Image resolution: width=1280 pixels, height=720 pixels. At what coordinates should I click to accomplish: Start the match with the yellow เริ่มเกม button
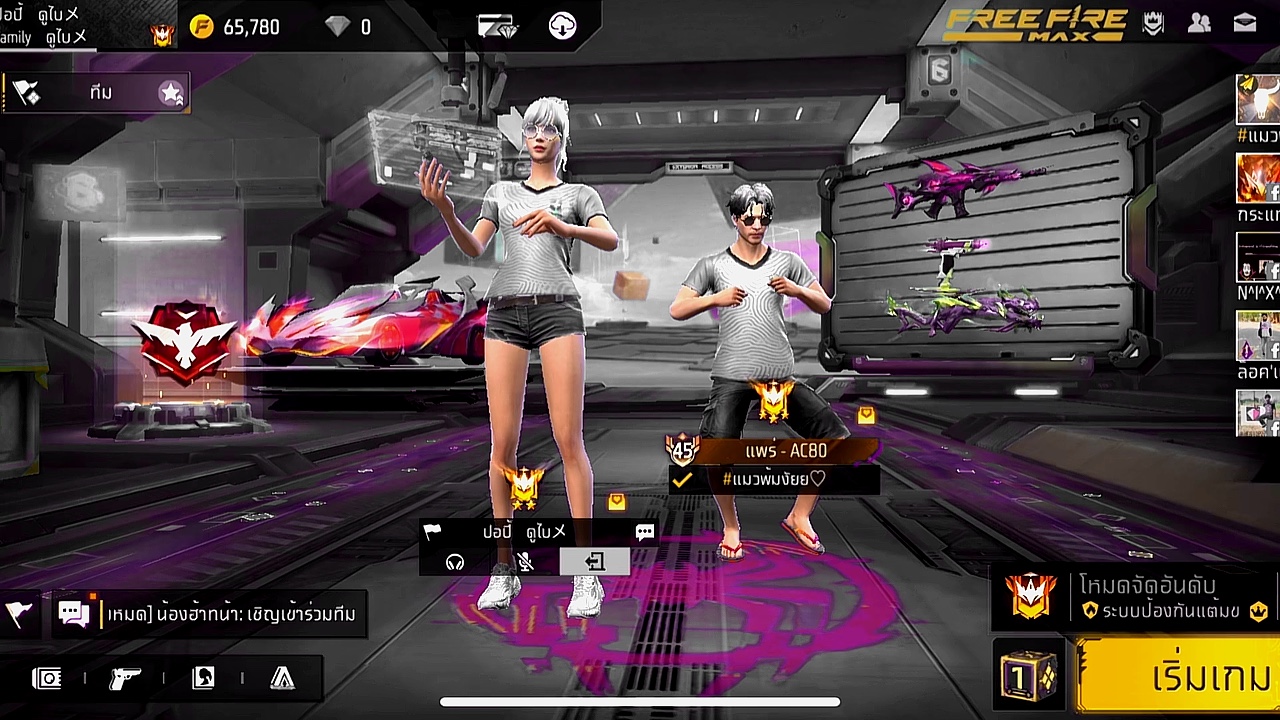tap(1180, 677)
